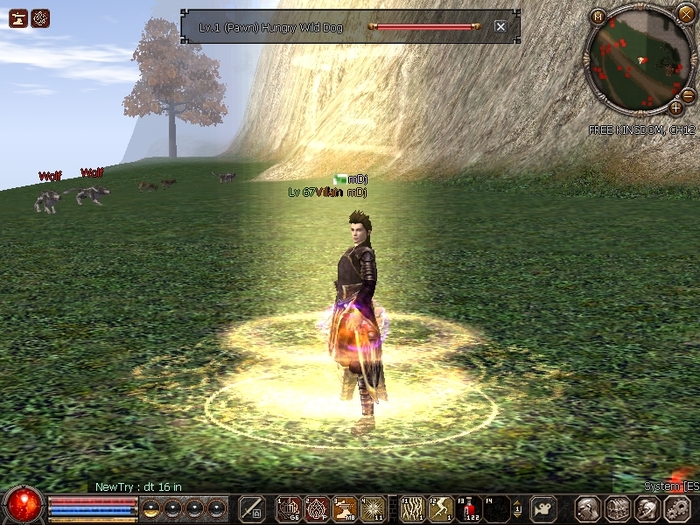This screenshot has width=700, height=525.
Task: Open the friends list head-profile icon
Action: click(x=647, y=508)
